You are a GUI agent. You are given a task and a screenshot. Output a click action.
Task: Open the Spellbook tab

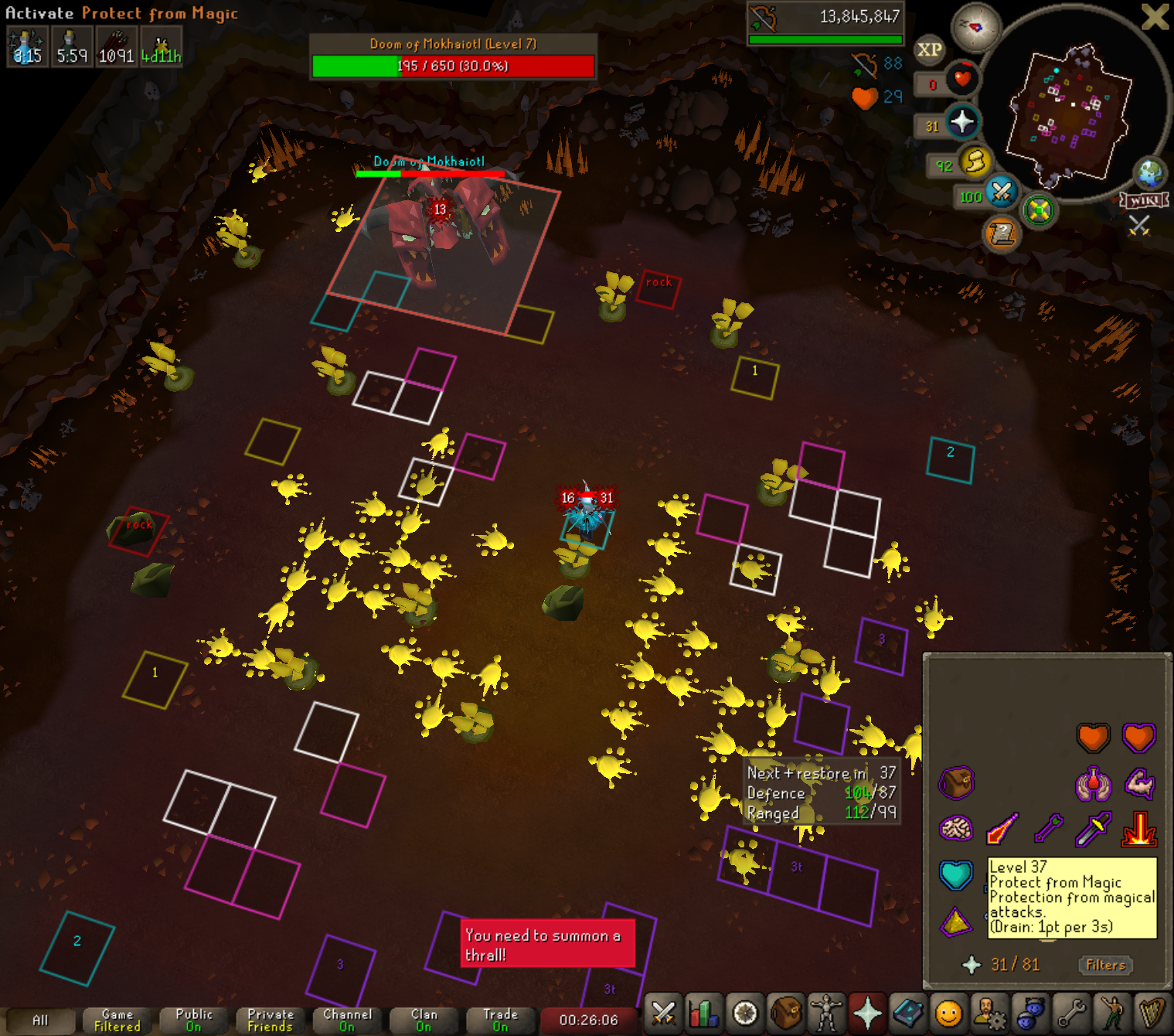click(908, 1013)
